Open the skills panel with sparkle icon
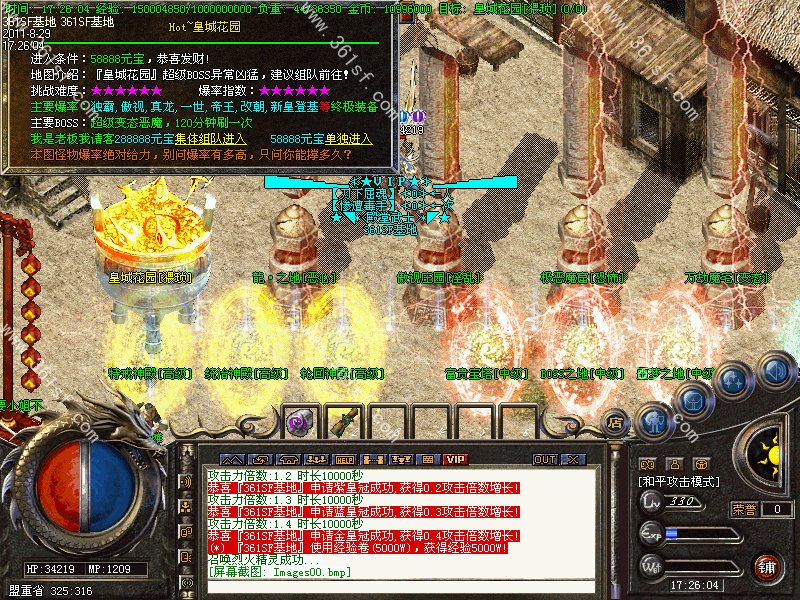800x600 pixels. [x=735, y=381]
